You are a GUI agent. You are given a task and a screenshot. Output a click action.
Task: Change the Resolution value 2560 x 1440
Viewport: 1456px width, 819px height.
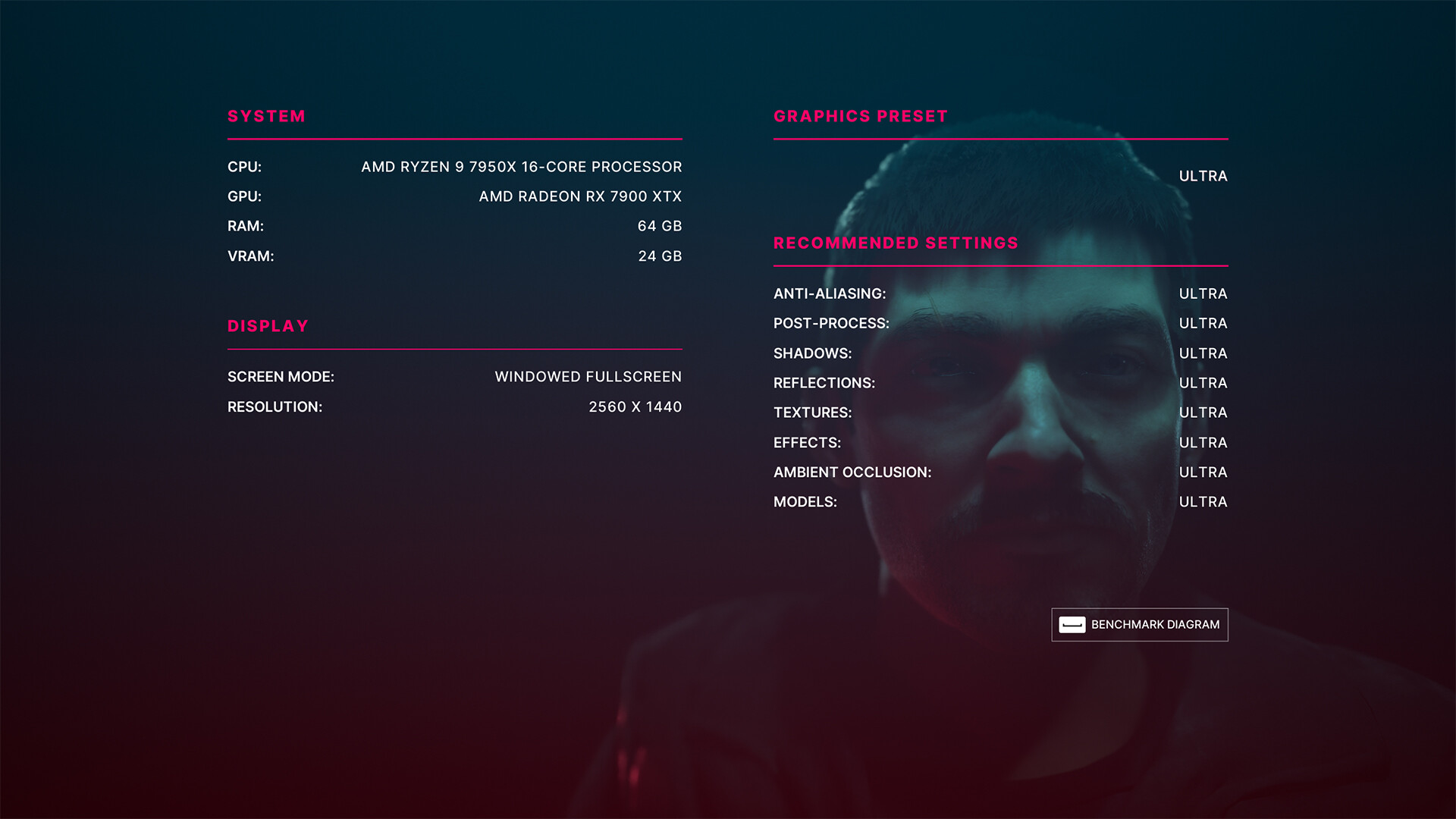tap(635, 406)
